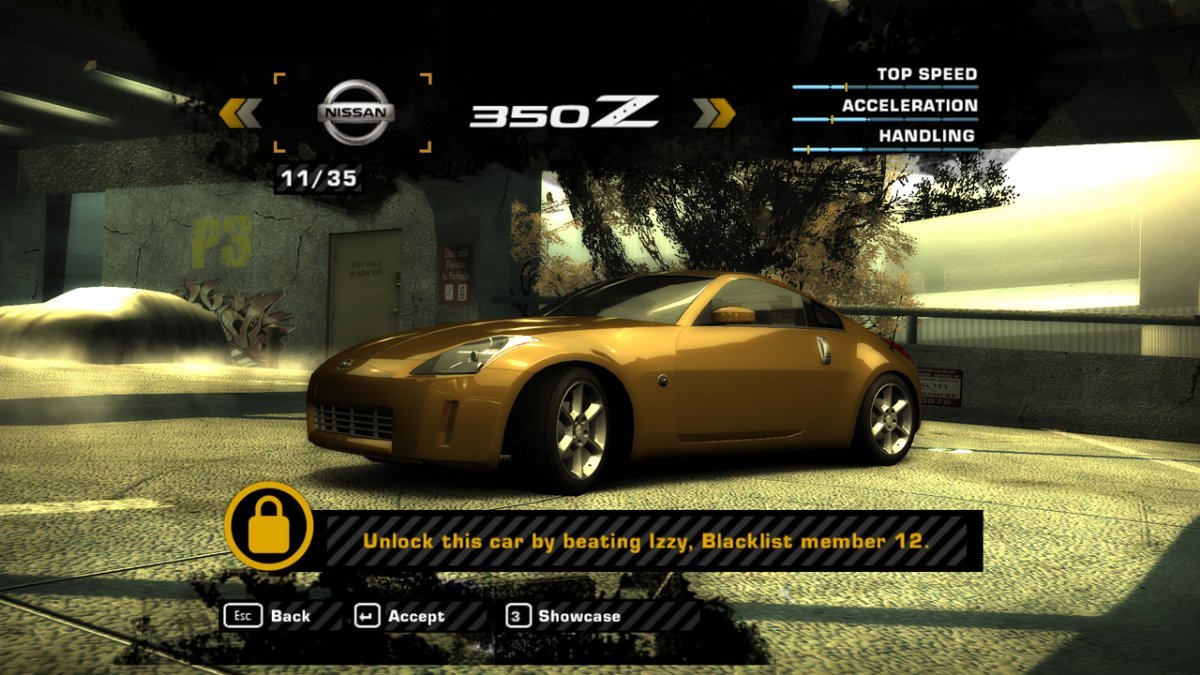Image resolution: width=1200 pixels, height=675 pixels.
Task: Select the Nissan manufacturer logo
Action: [x=355, y=112]
